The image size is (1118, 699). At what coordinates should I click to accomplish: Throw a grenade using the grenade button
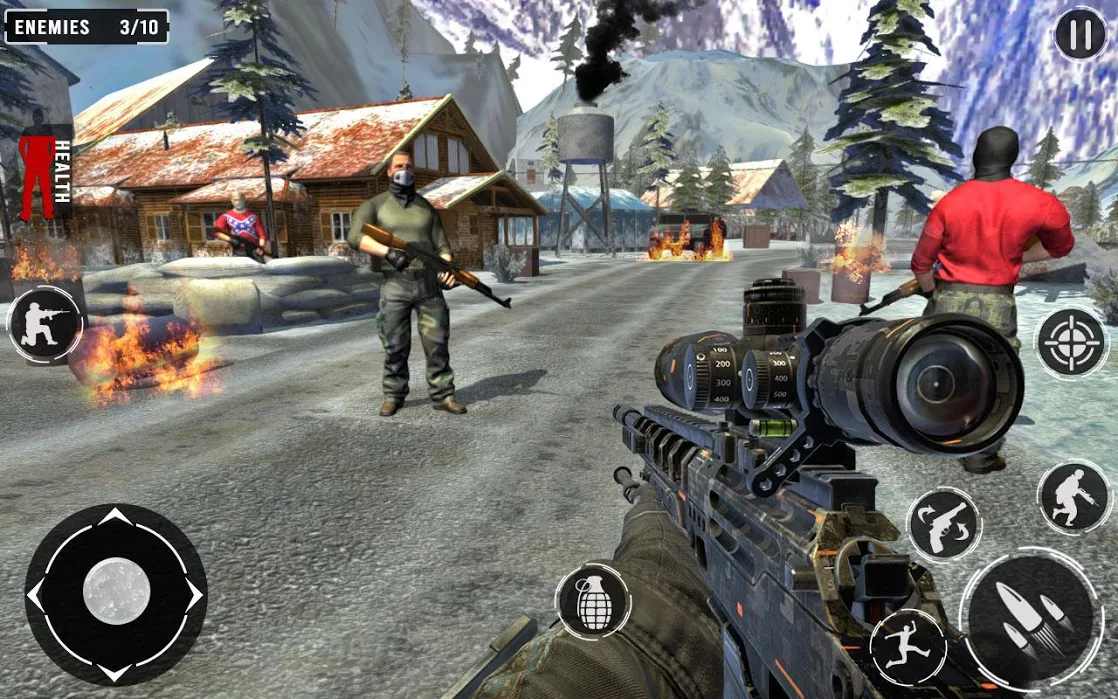tap(593, 601)
